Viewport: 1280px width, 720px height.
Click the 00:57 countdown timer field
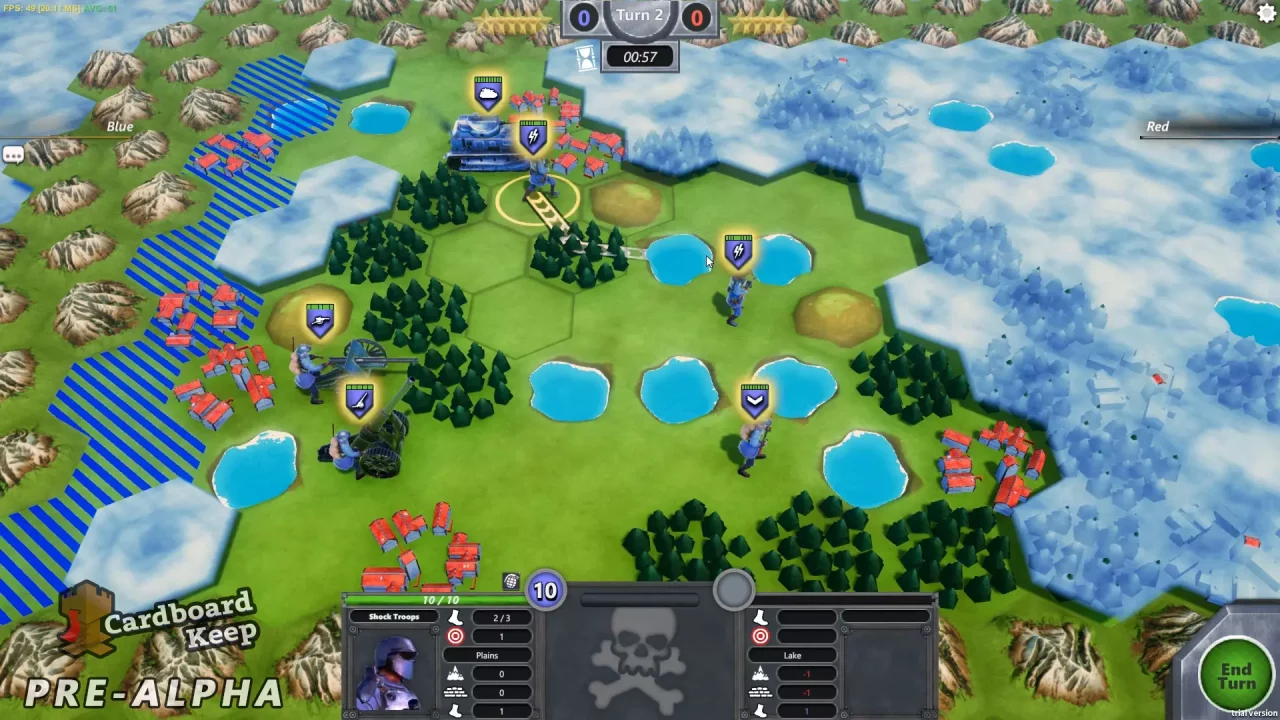[640, 57]
